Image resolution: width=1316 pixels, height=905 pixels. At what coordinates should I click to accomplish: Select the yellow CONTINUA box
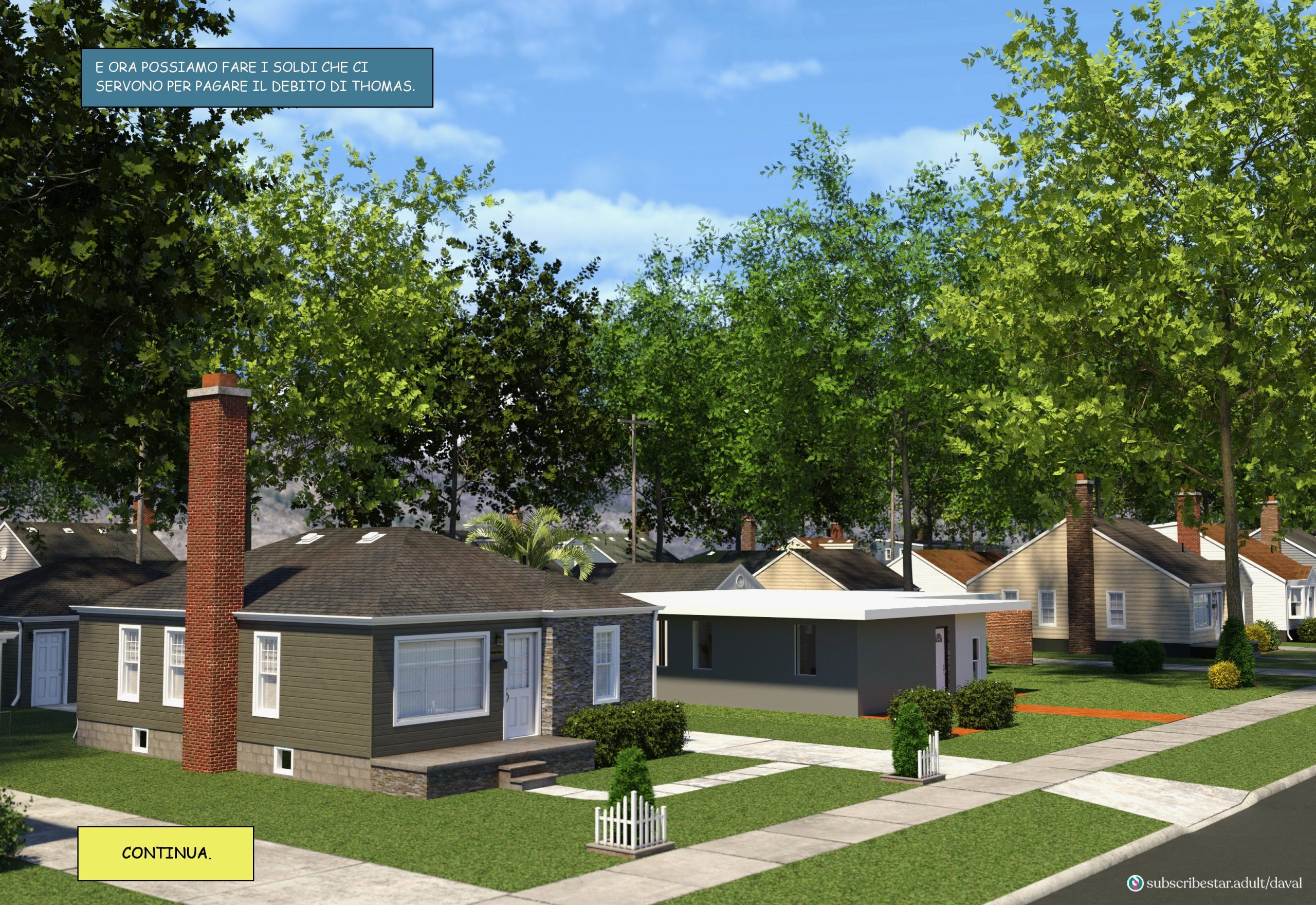[x=166, y=854]
